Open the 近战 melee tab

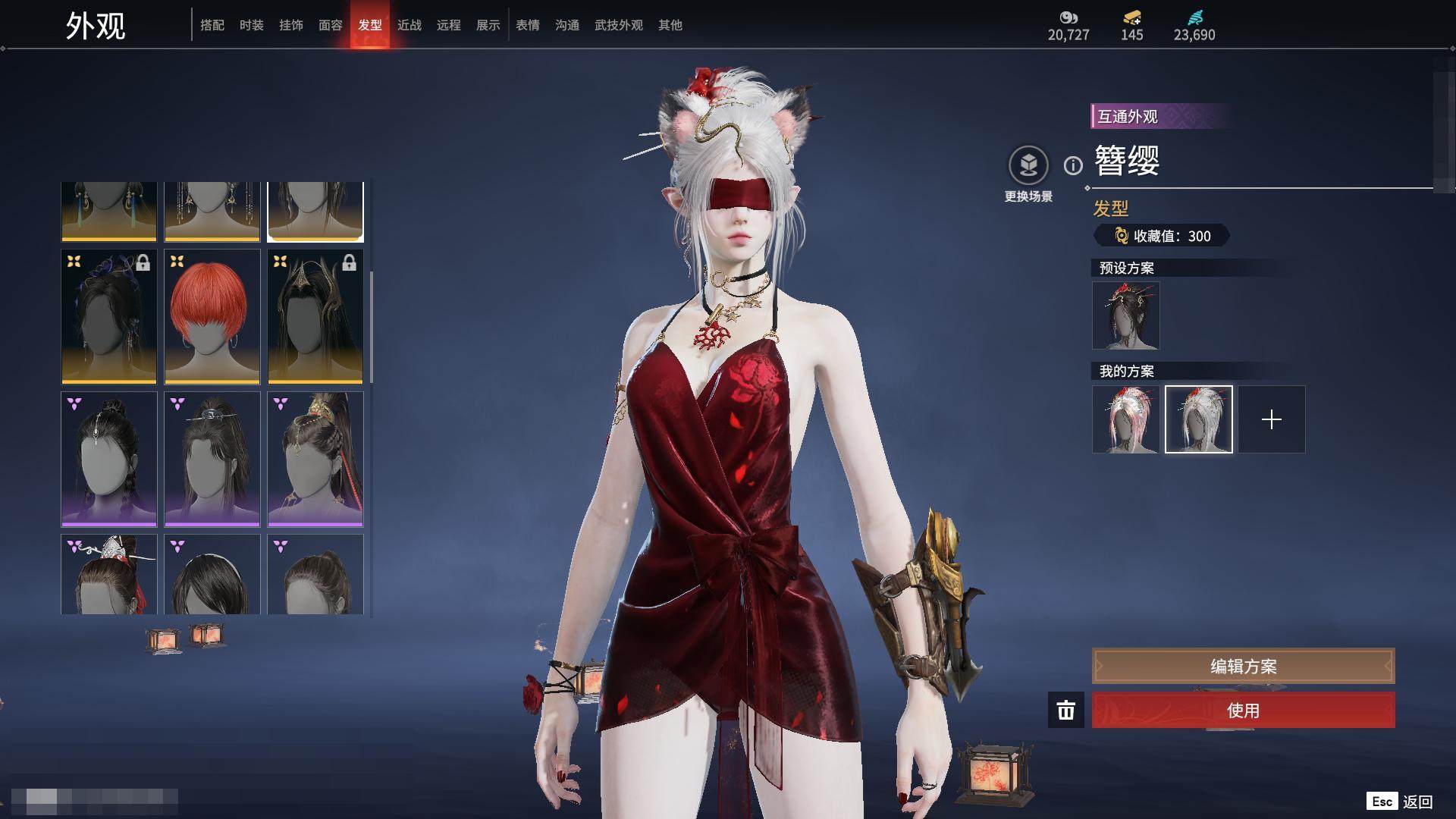[x=409, y=25]
